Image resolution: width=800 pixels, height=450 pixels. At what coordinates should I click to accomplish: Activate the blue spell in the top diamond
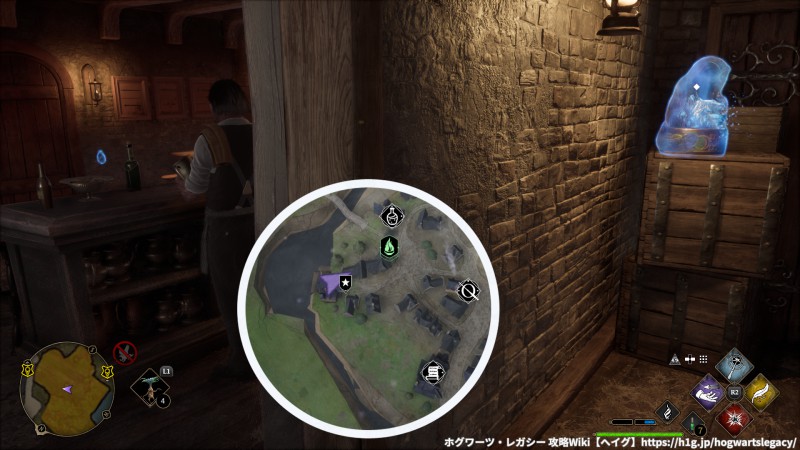pos(734,362)
